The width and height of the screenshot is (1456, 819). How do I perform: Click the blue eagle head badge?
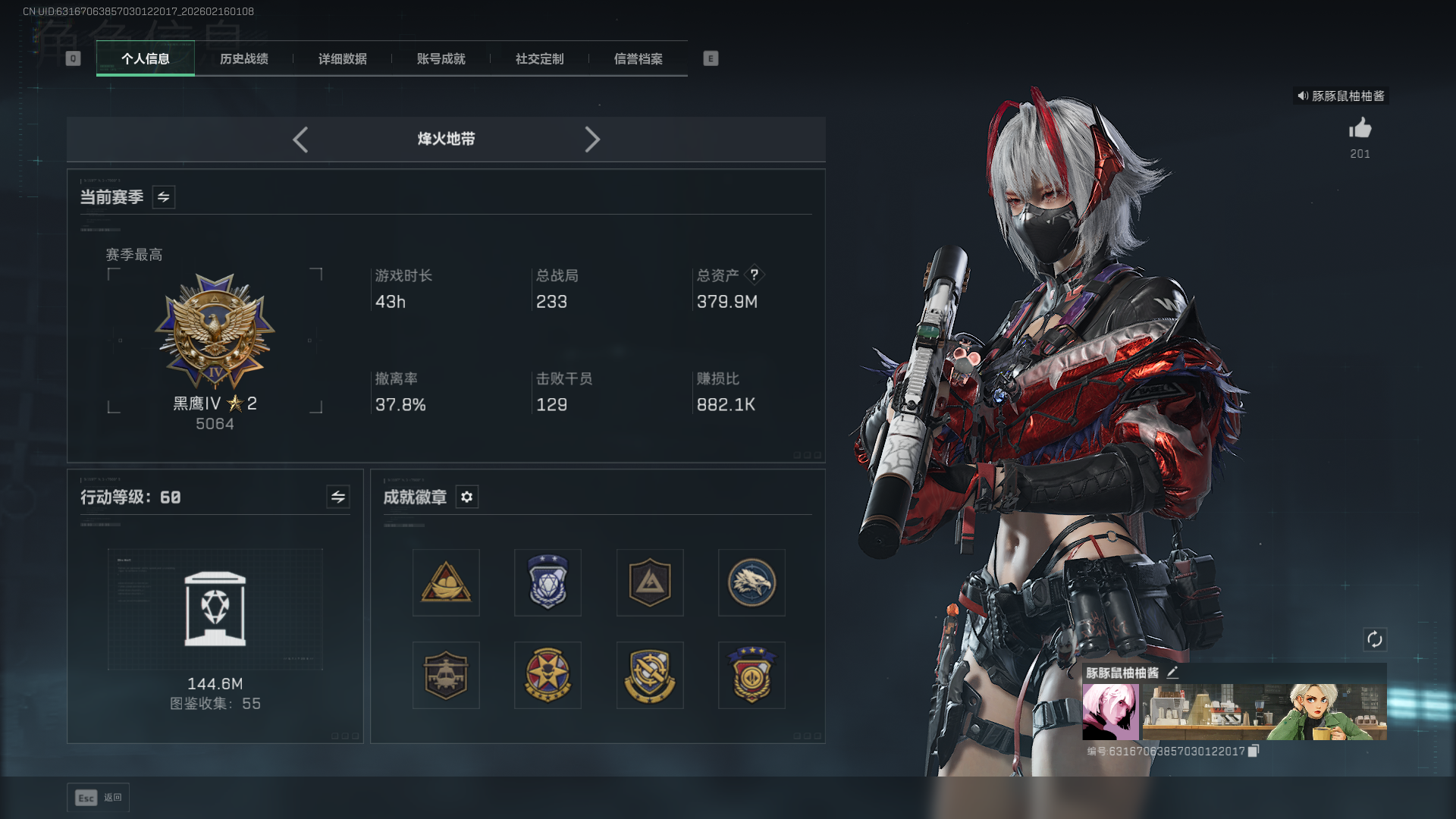(x=751, y=582)
